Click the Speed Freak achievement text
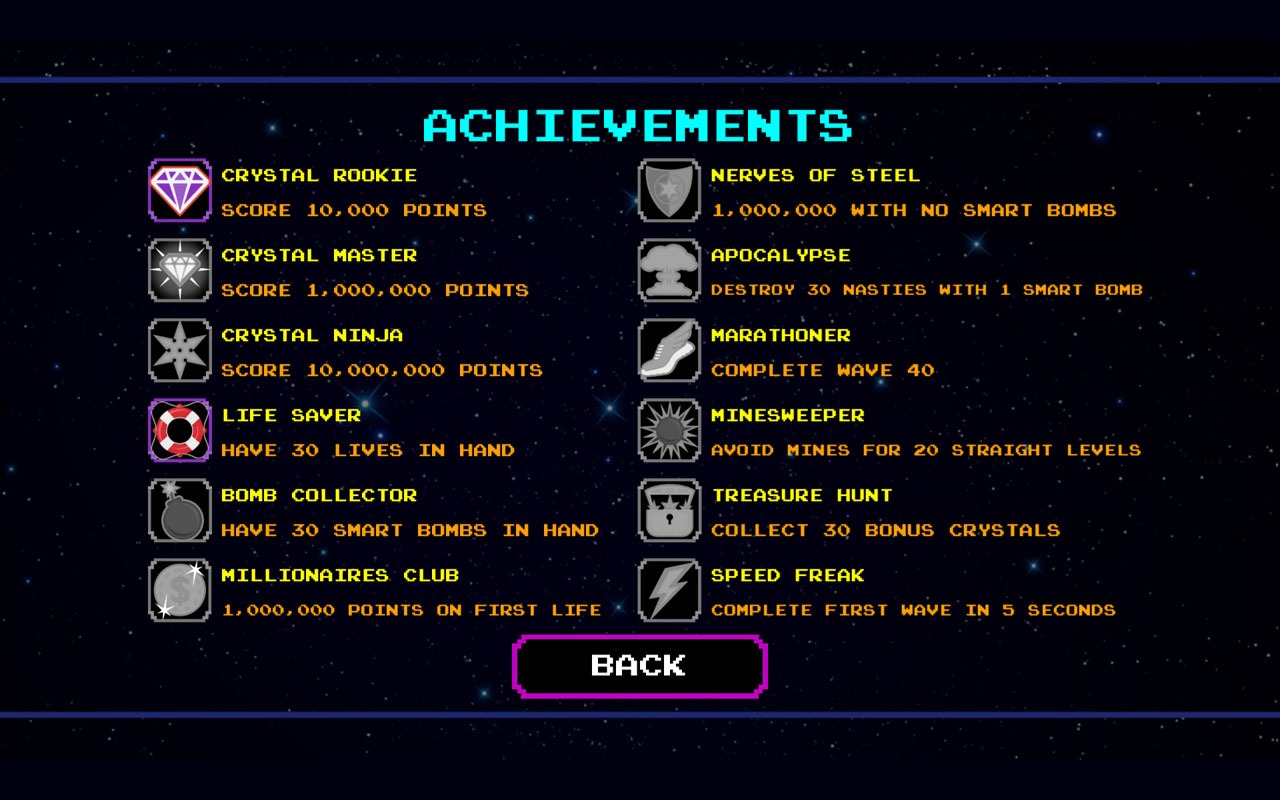1280x800 pixels. tap(786, 575)
